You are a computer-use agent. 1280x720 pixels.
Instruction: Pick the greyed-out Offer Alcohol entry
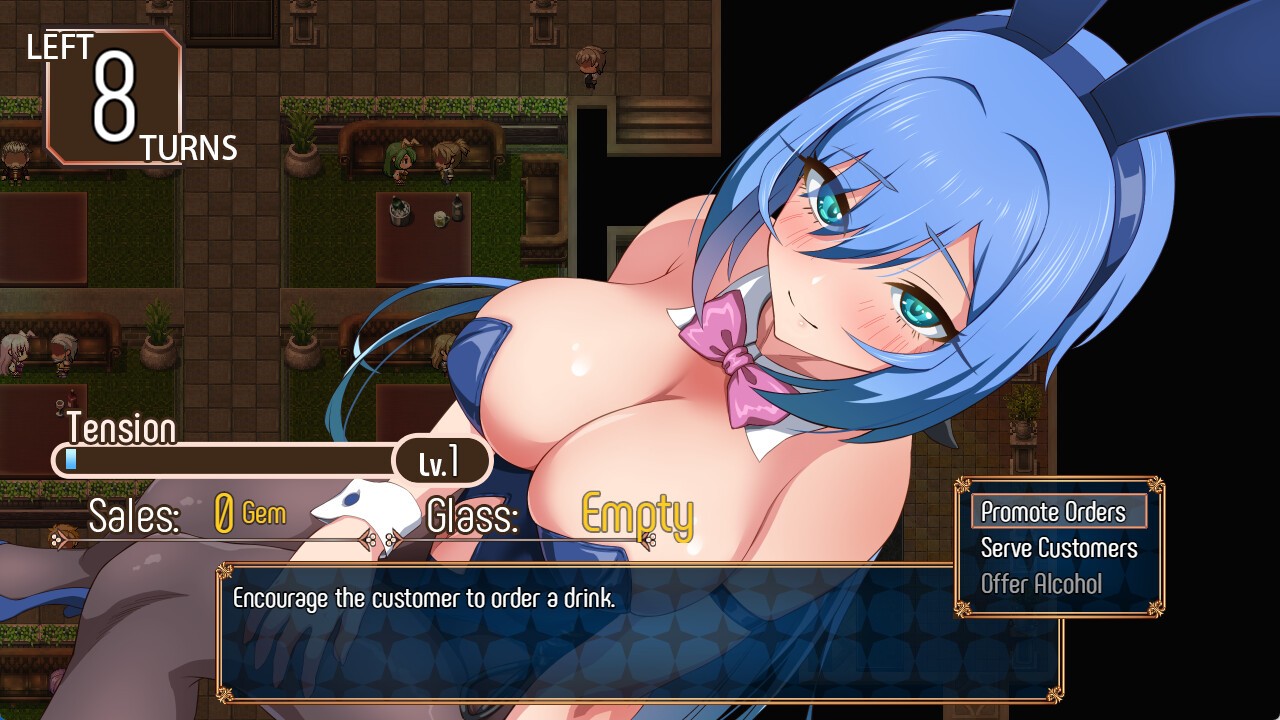(1041, 584)
